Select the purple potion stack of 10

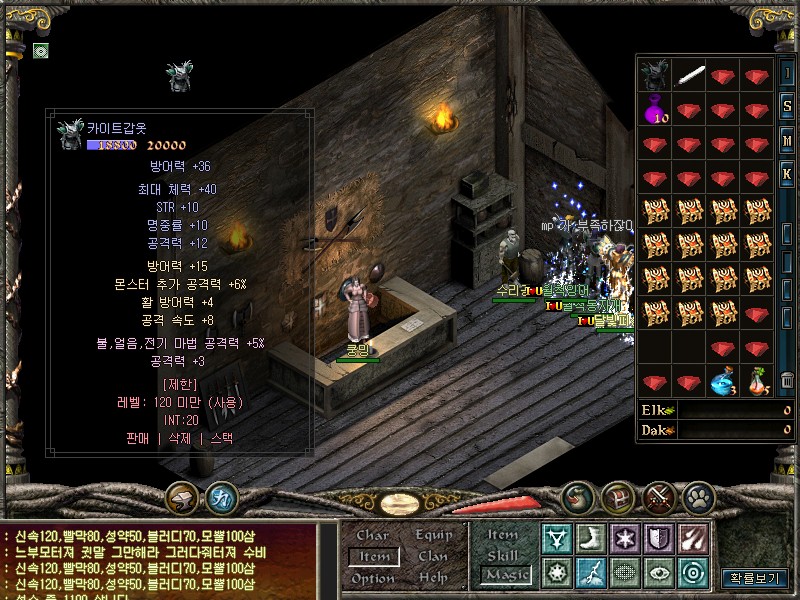tap(655, 108)
